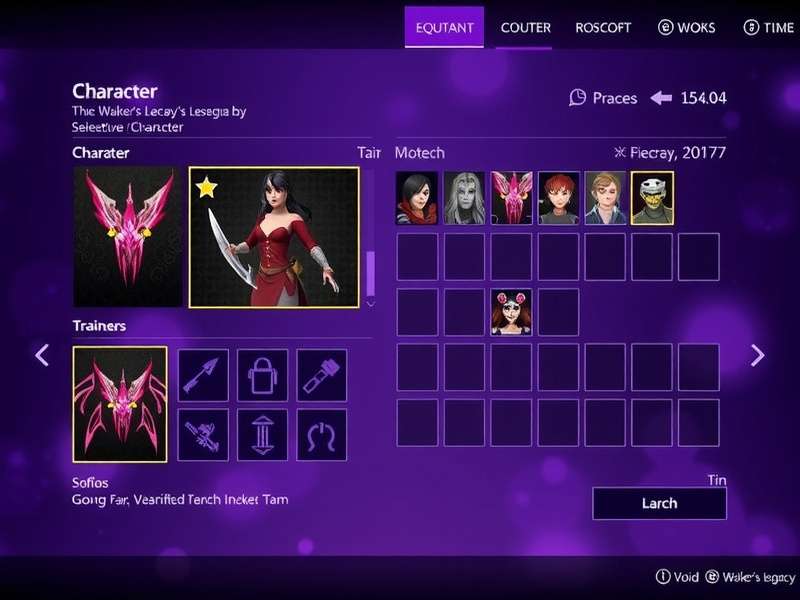Open the TIME tab
The height and width of the screenshot is (600, 800).
pos(768,27)
